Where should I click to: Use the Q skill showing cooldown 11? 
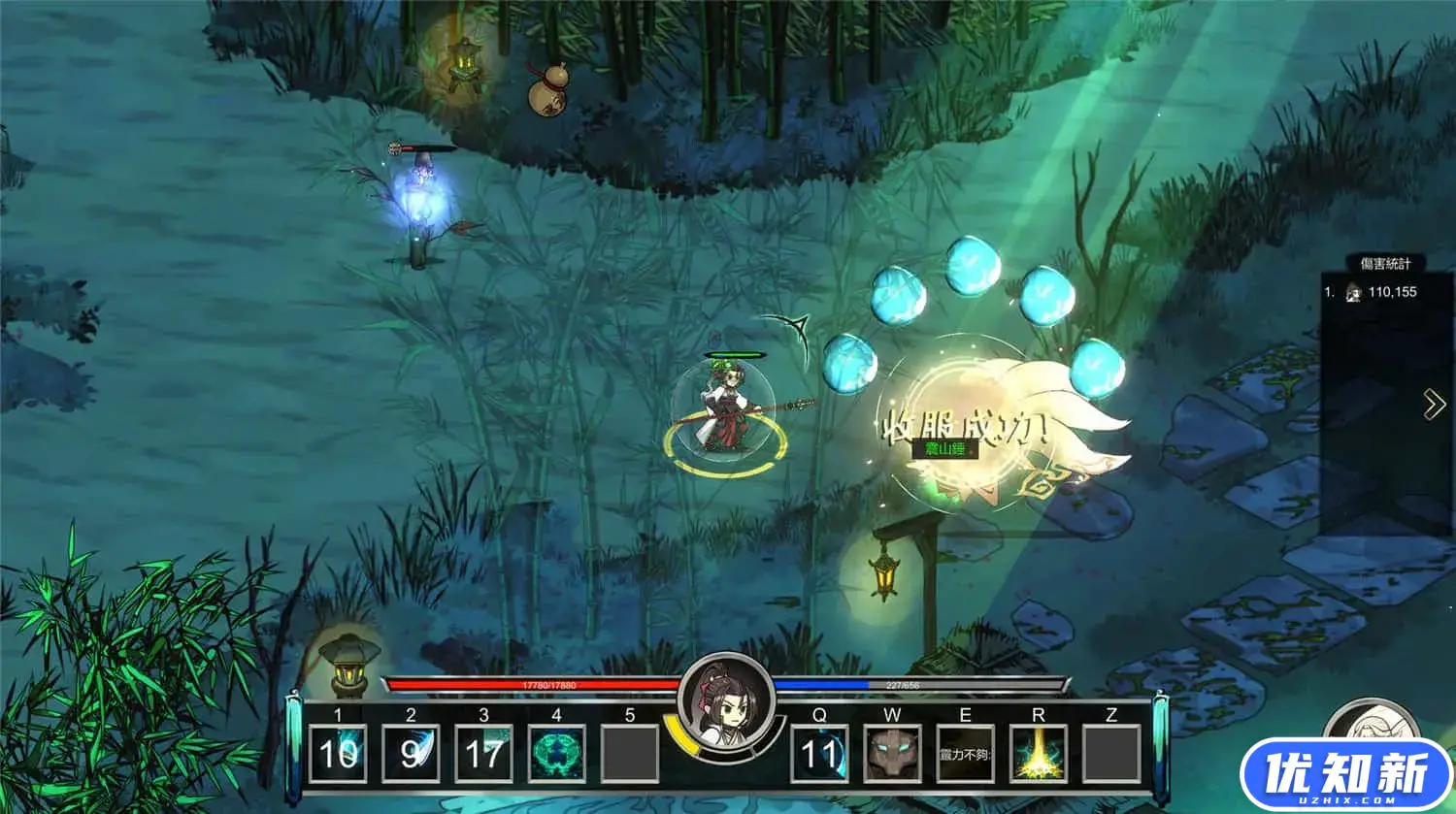pos(819,753)
